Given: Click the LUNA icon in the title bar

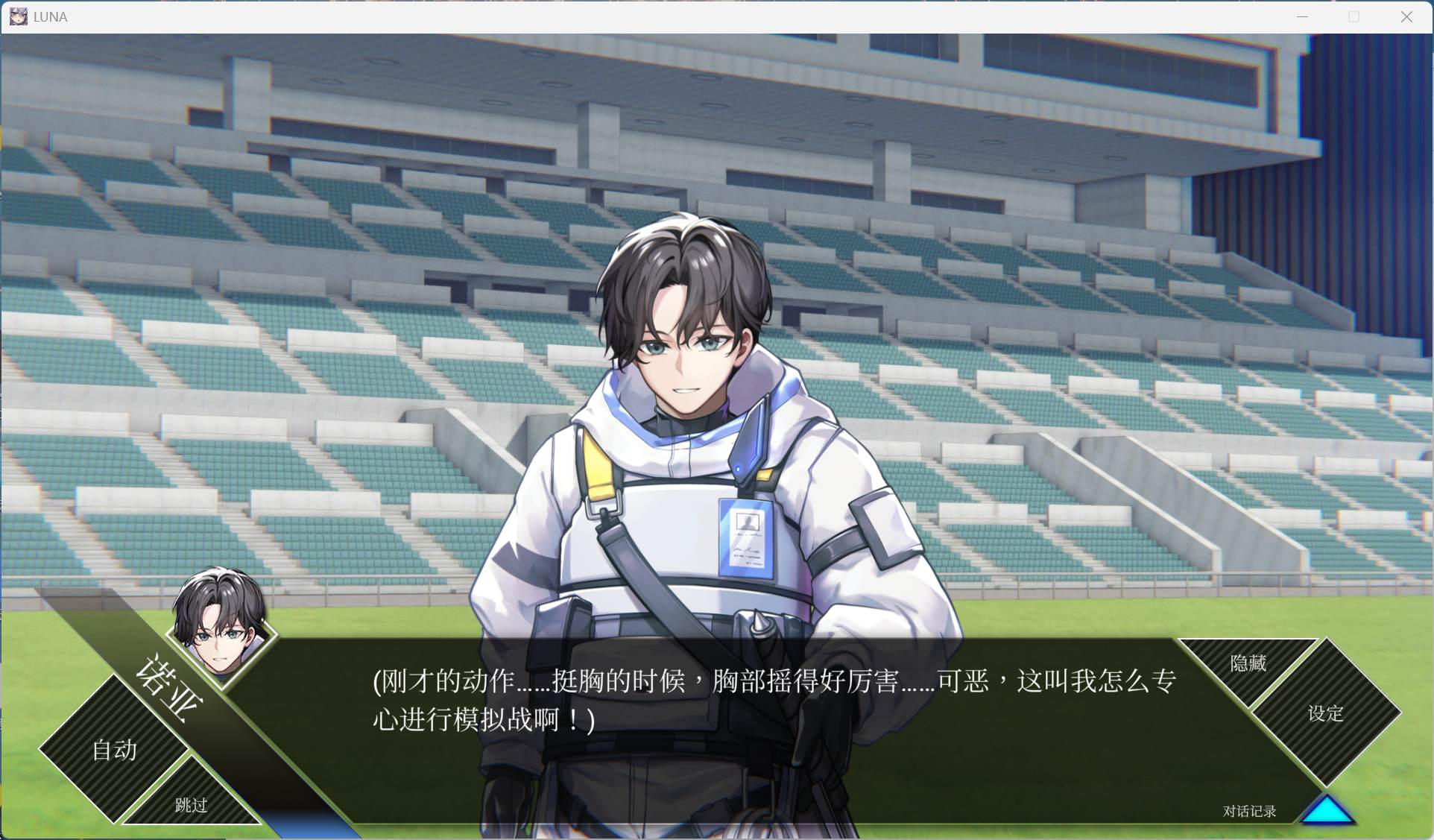Looking at the screenshot, I should click(x=17, y=16).
